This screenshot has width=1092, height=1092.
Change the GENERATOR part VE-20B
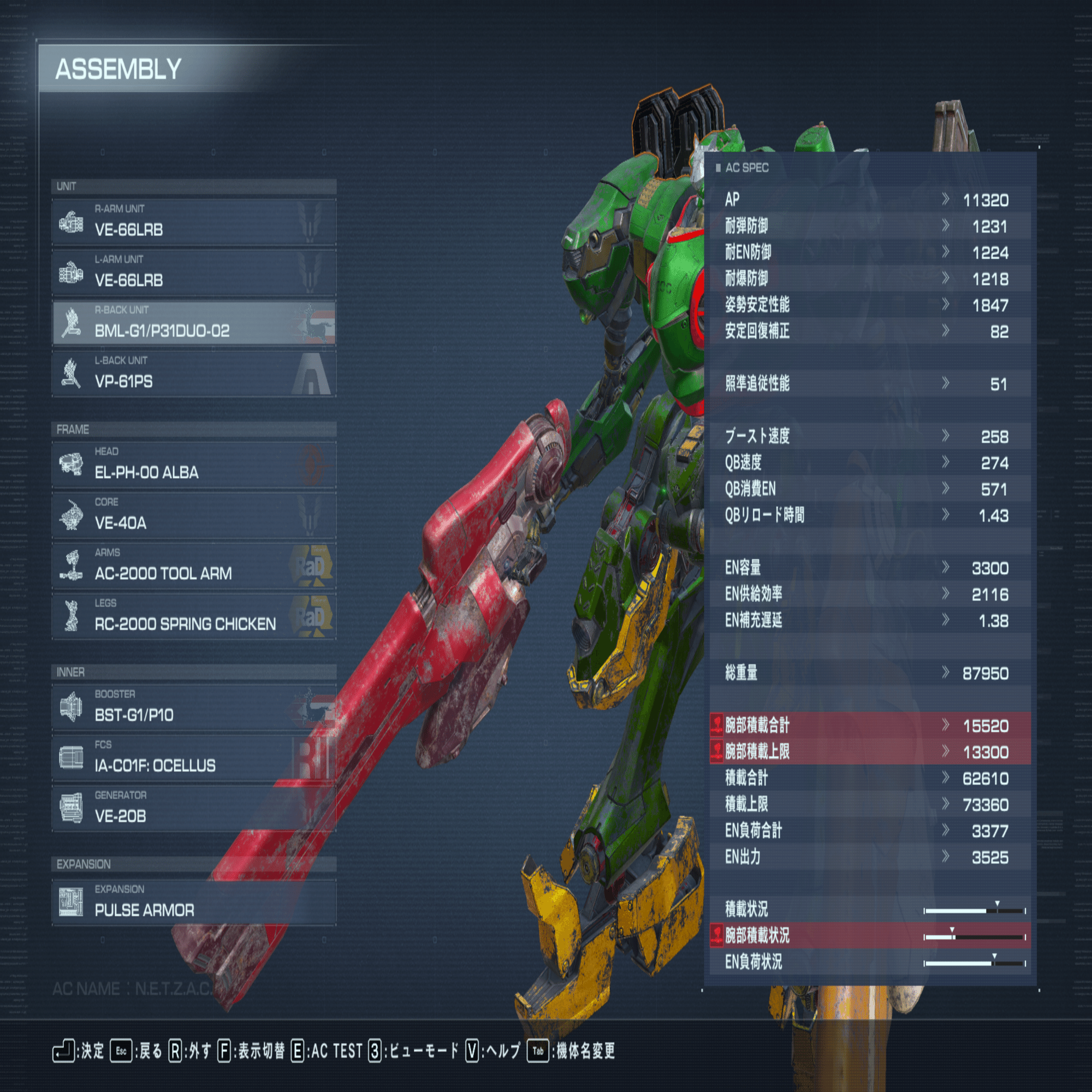194,809
